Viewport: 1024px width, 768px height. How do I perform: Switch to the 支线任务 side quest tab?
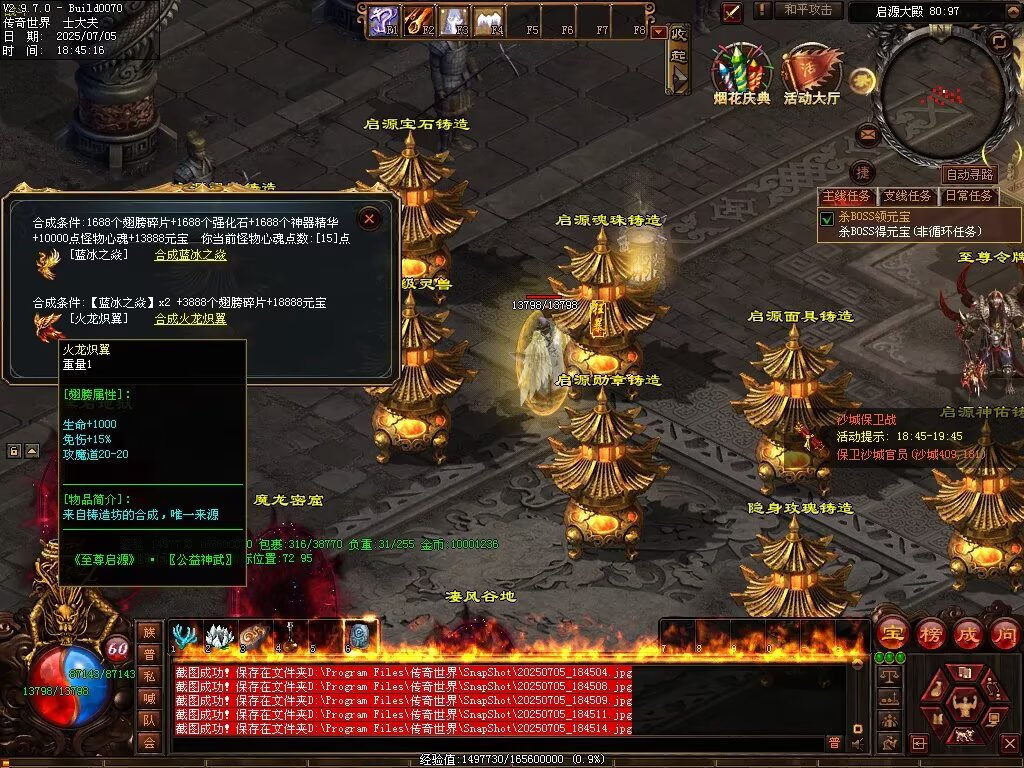[908, 196]
